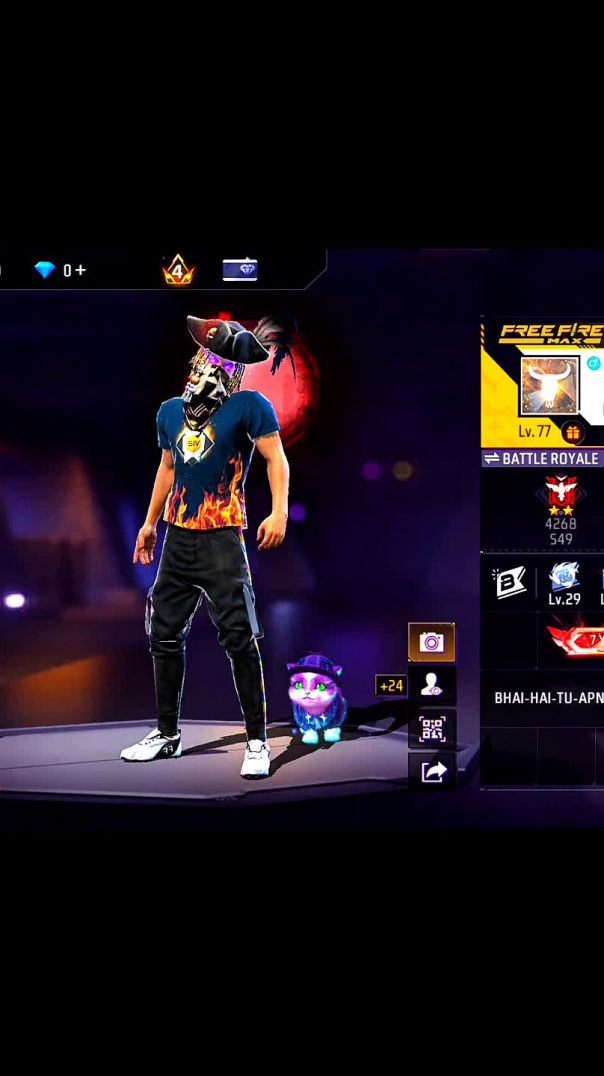
Task: Add diamonds with the plus button
Action: tap(80, 270)
